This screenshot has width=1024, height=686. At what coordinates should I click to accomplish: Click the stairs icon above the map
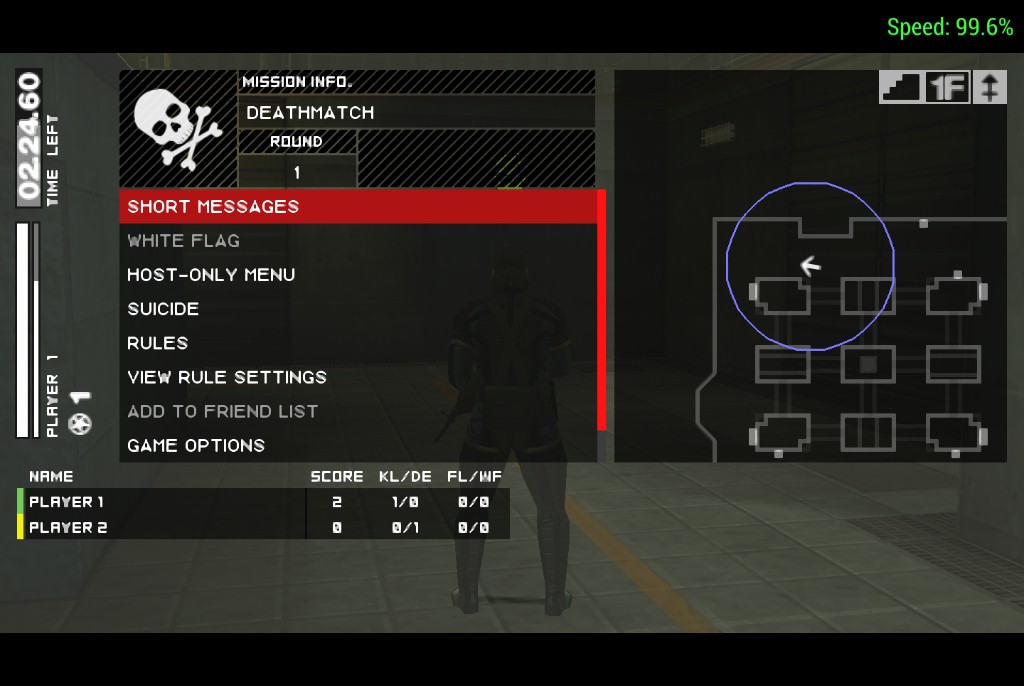[x=899, y=87]
